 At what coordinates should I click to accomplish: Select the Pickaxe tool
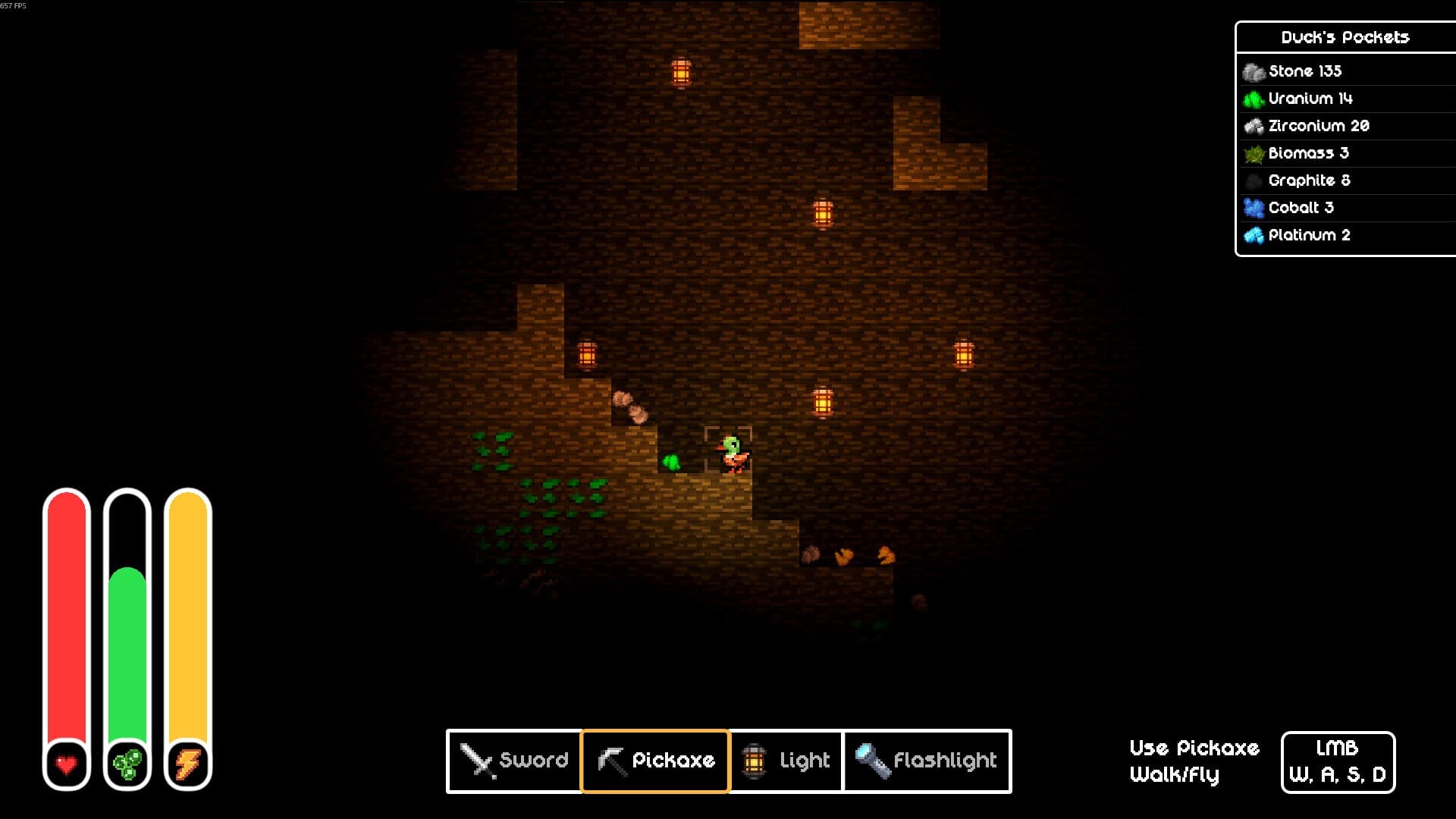655,761
